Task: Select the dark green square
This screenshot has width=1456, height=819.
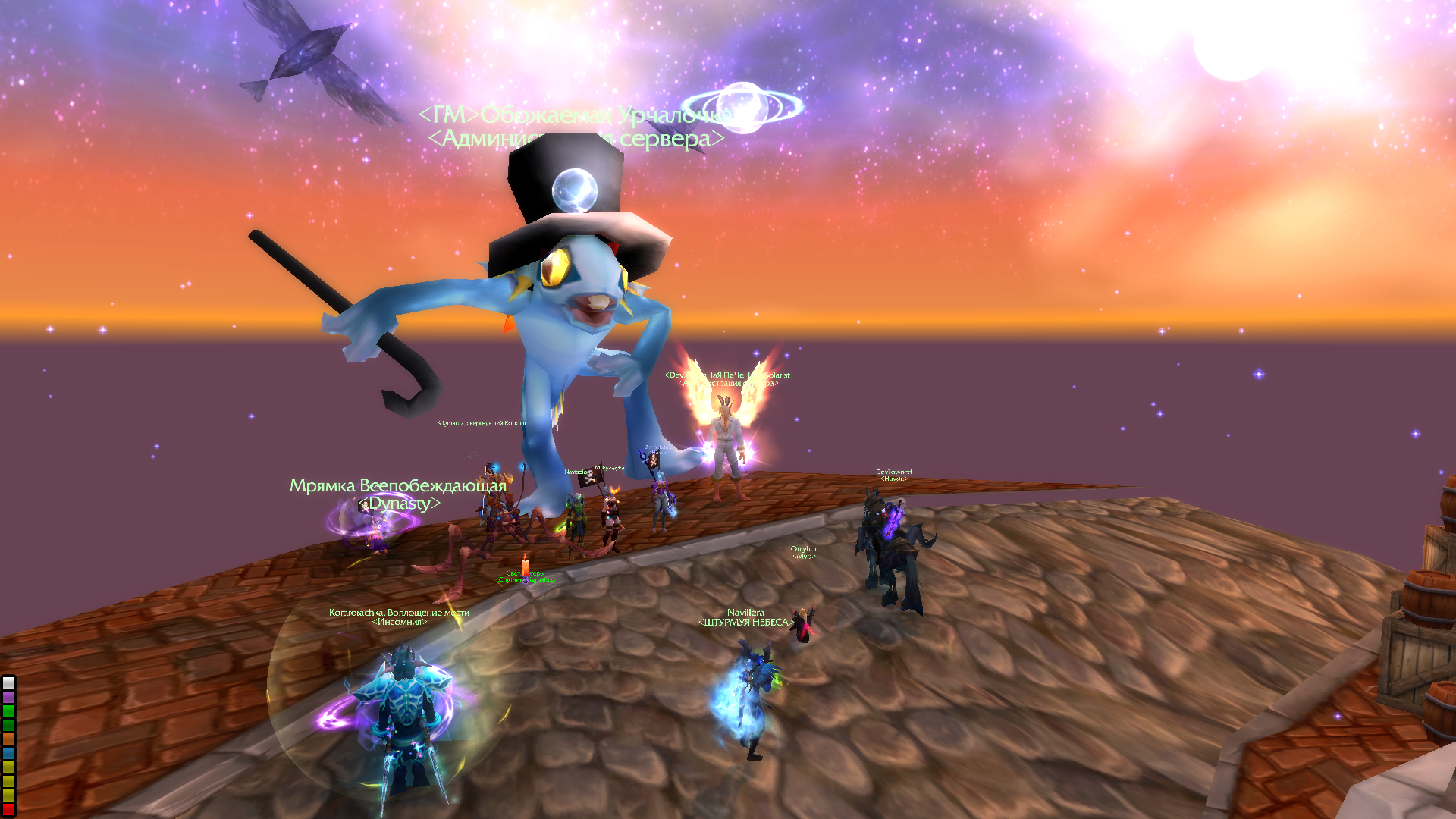Action: (x=8, y=725)
